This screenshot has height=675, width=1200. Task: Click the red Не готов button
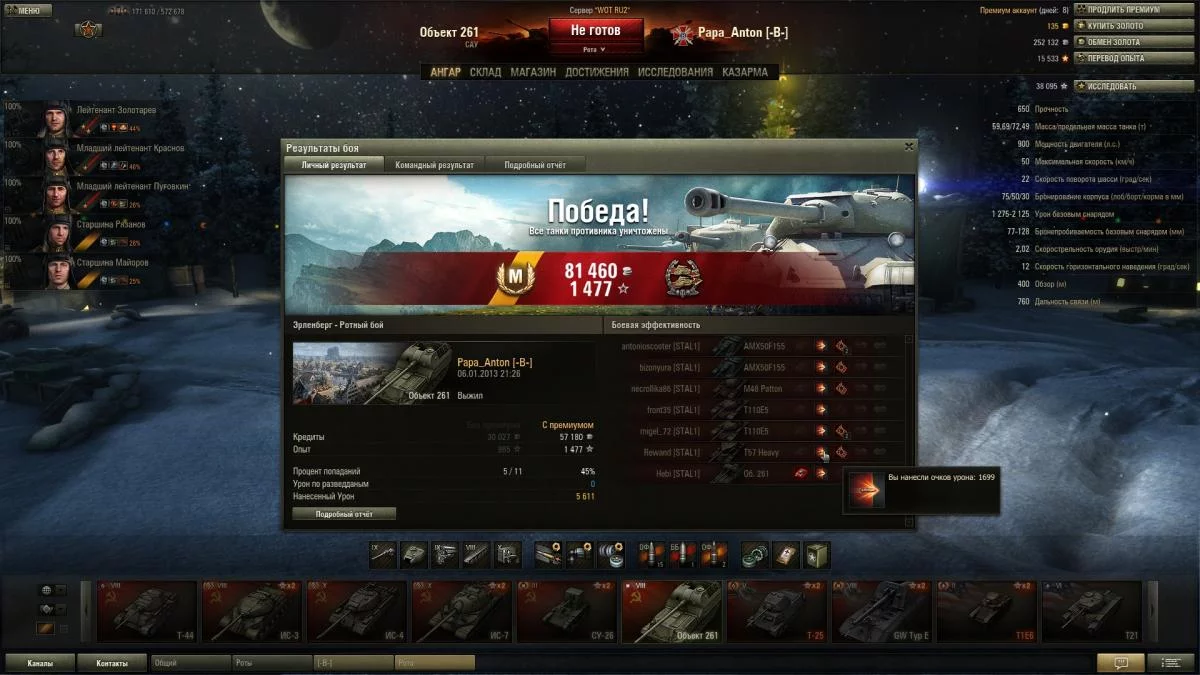[595, 31]
